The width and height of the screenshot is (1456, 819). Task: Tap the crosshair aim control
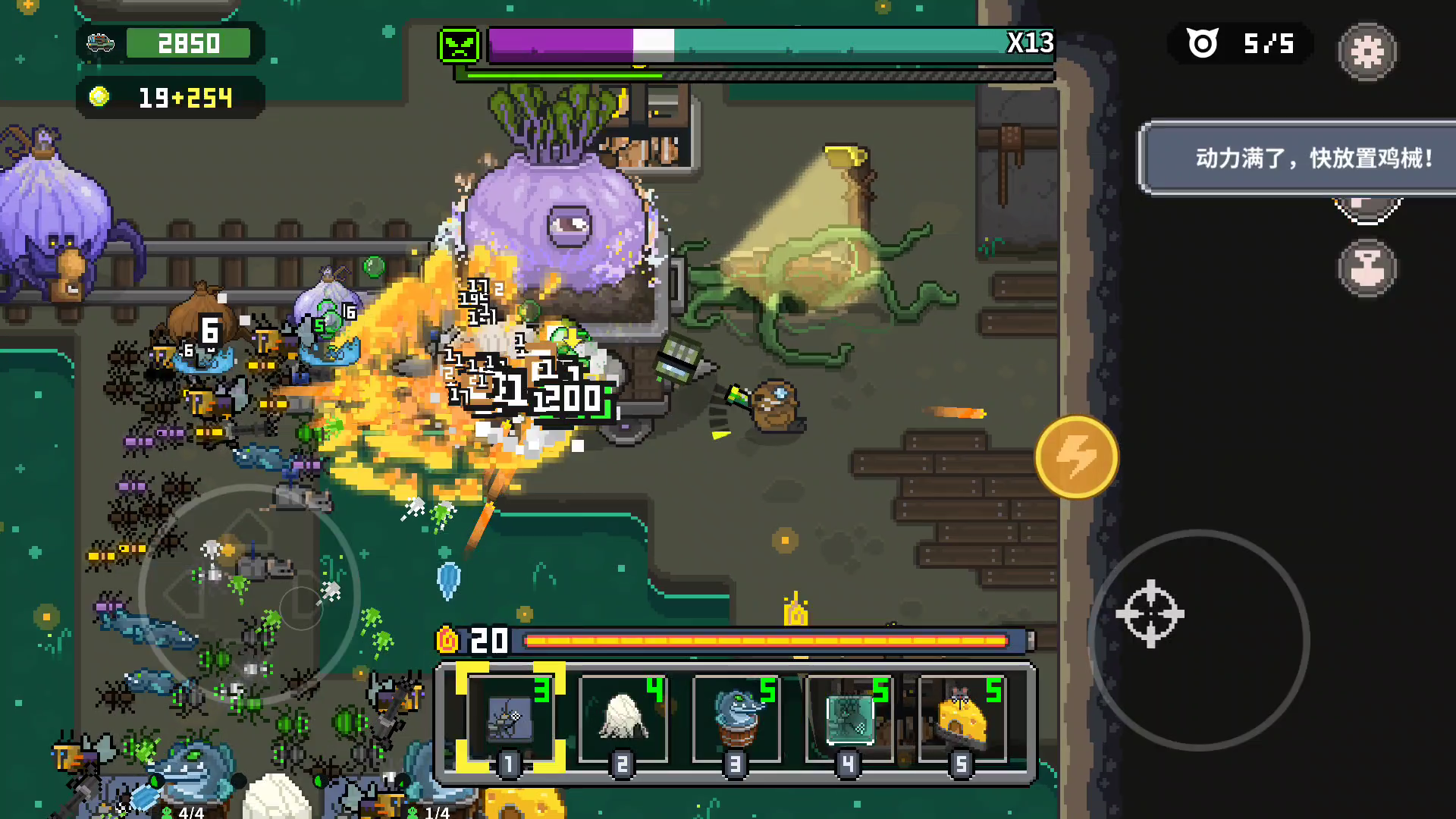pos(1150,614)
